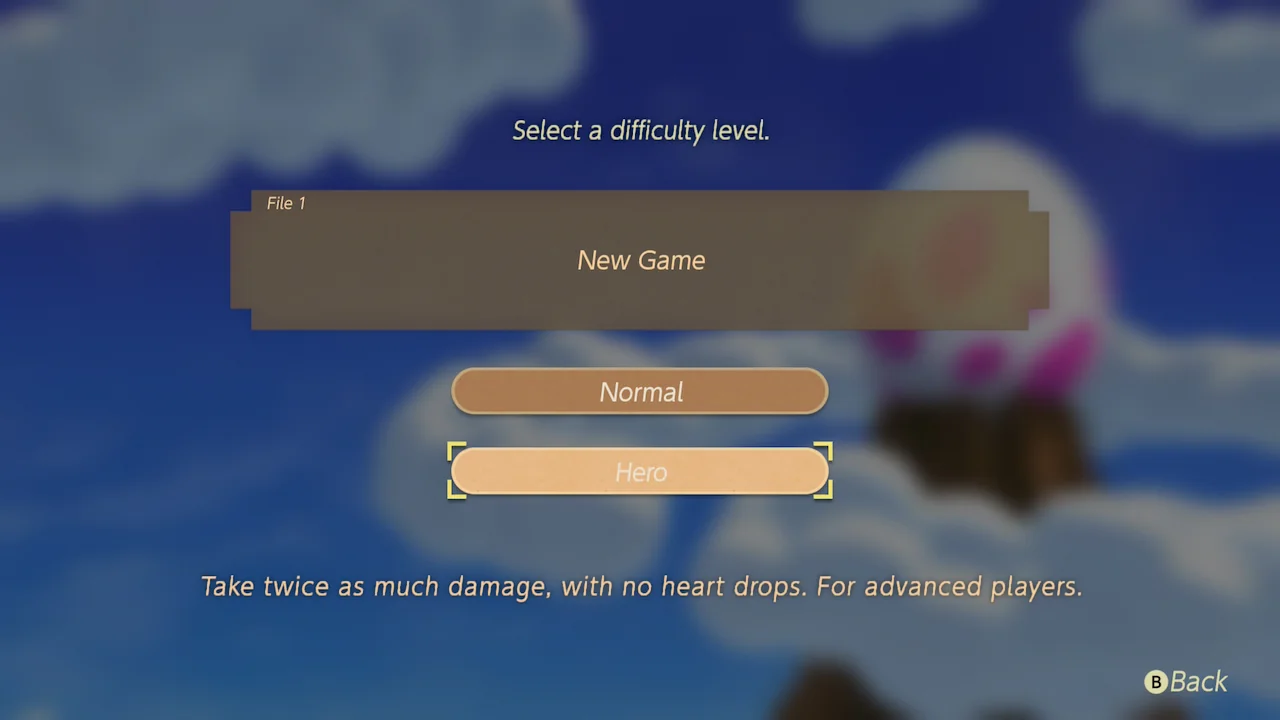Click the Select a difficulty level heading

[640, 130]
